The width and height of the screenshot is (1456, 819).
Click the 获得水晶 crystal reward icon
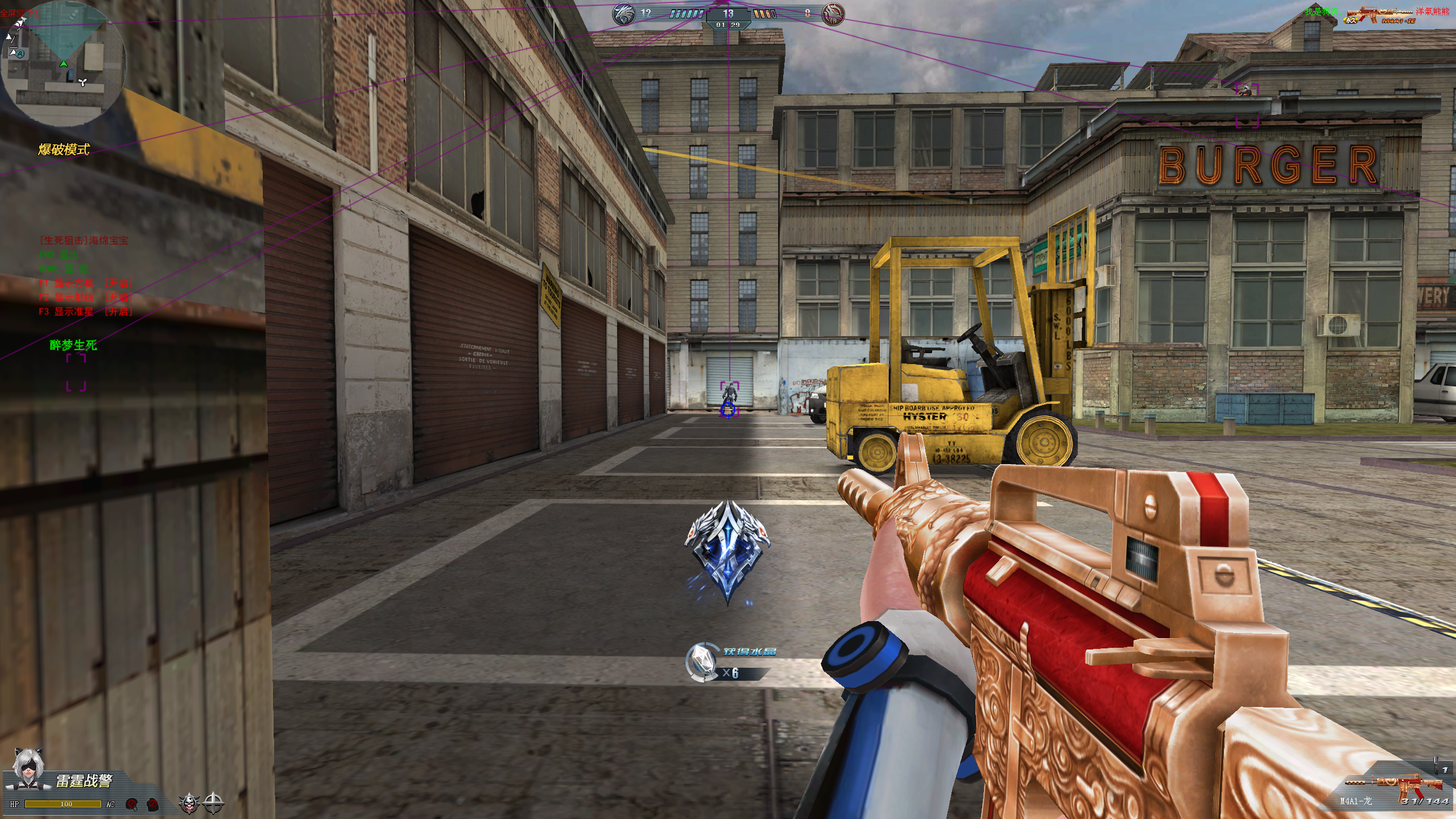[703, 662]
